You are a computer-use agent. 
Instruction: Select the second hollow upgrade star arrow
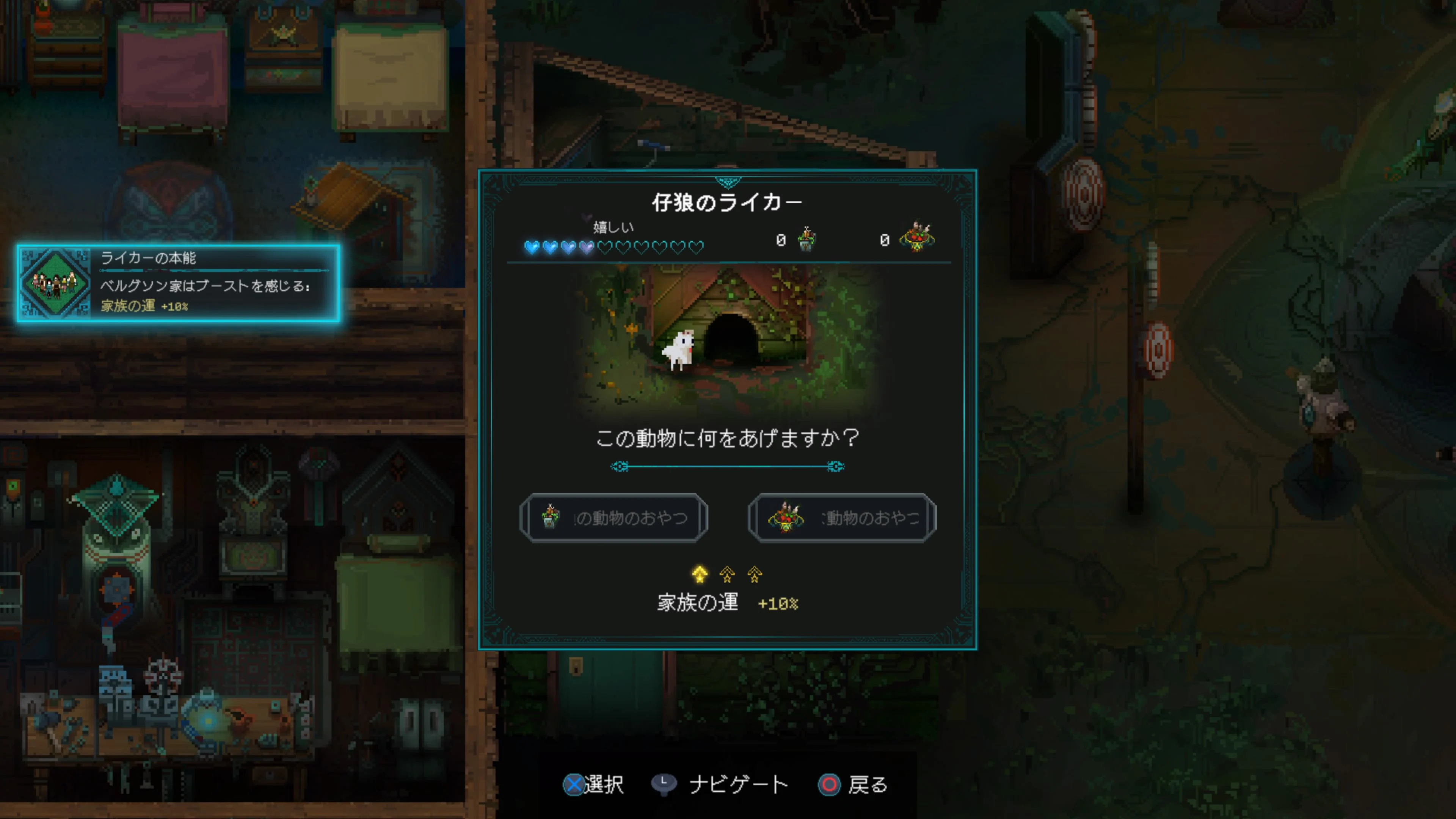728,576
